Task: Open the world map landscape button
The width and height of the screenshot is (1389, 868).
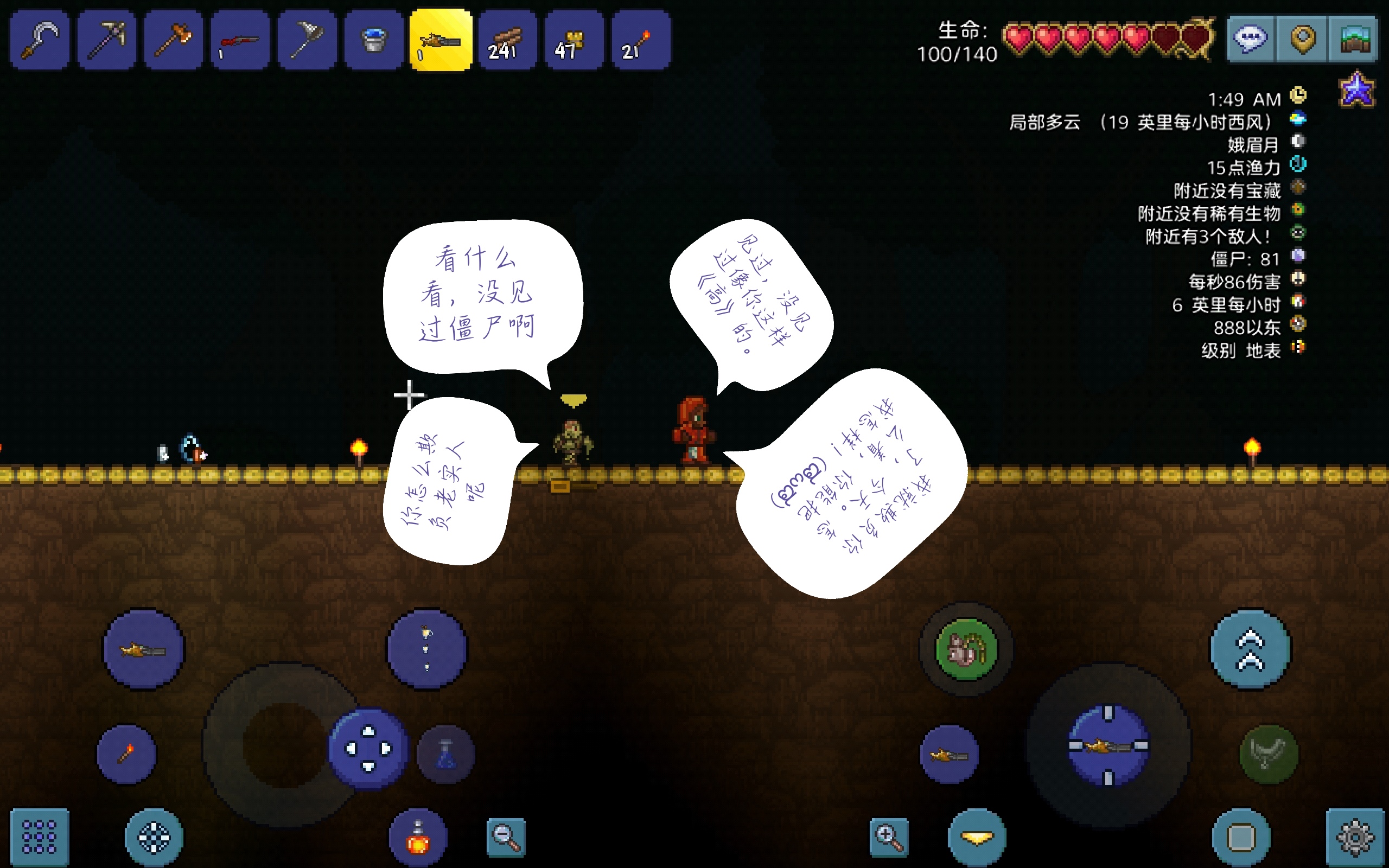Action: coord(1354,39)
